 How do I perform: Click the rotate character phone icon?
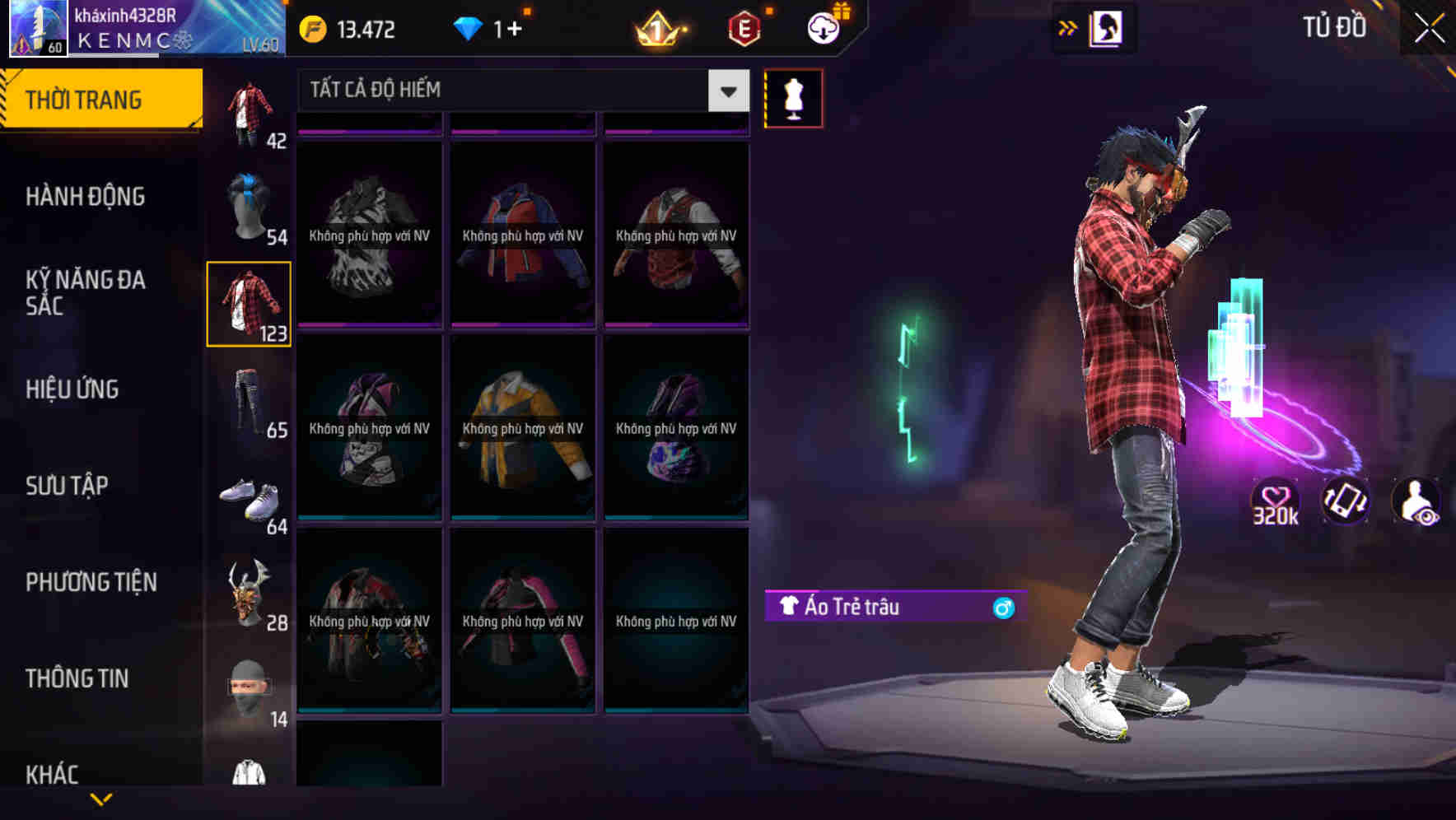click(1347, 502)
